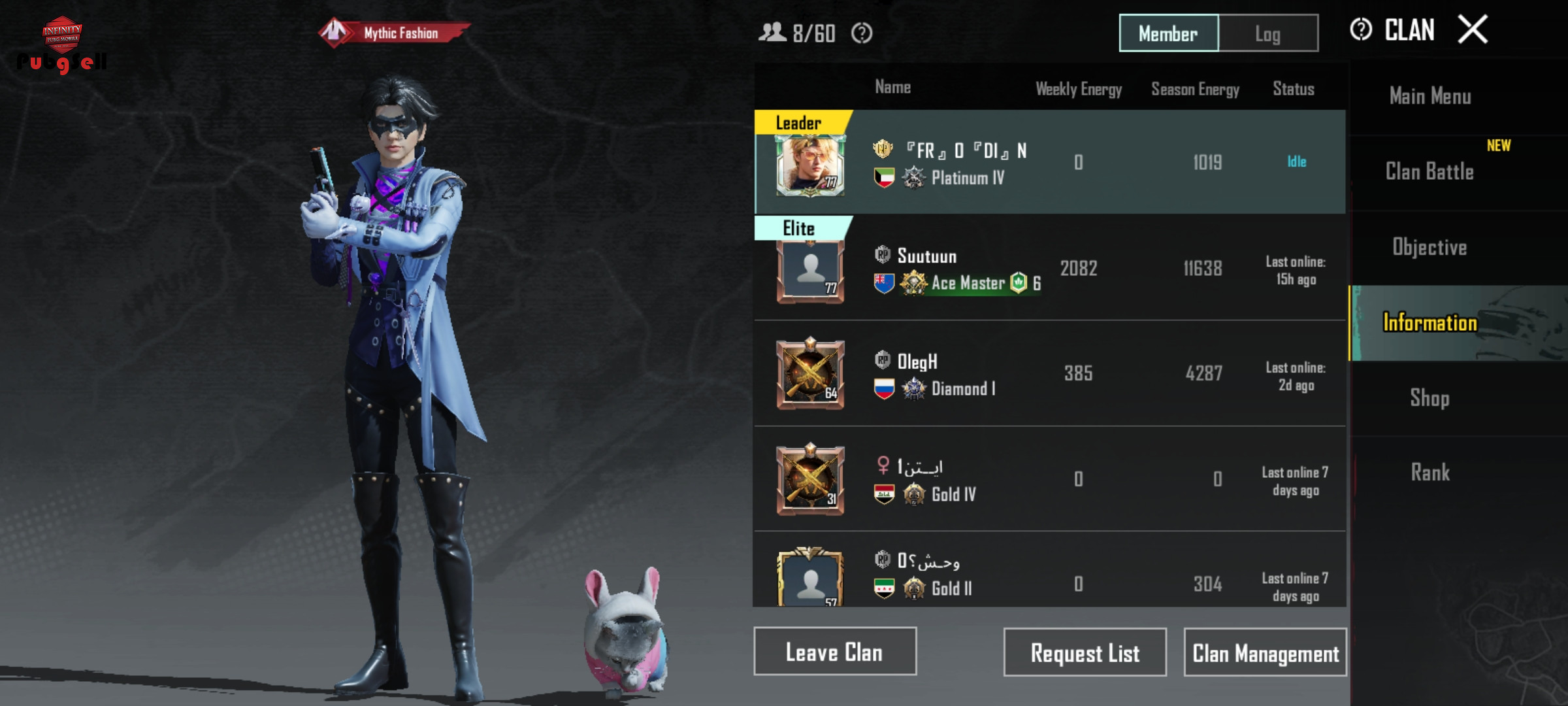View the clan Rank page

click(1429, 473)
